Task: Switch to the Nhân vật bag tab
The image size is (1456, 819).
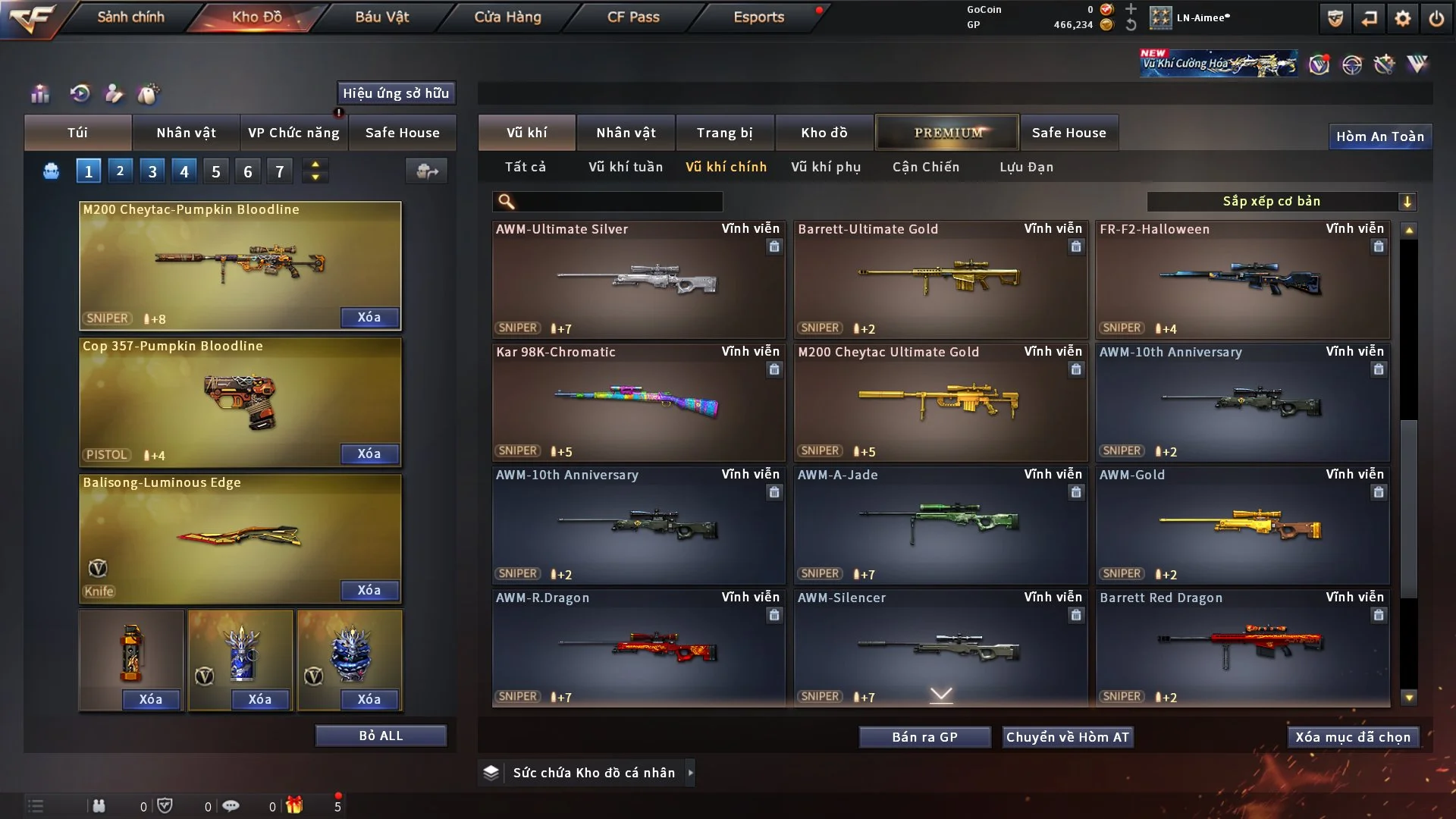Action: [186, 133]
